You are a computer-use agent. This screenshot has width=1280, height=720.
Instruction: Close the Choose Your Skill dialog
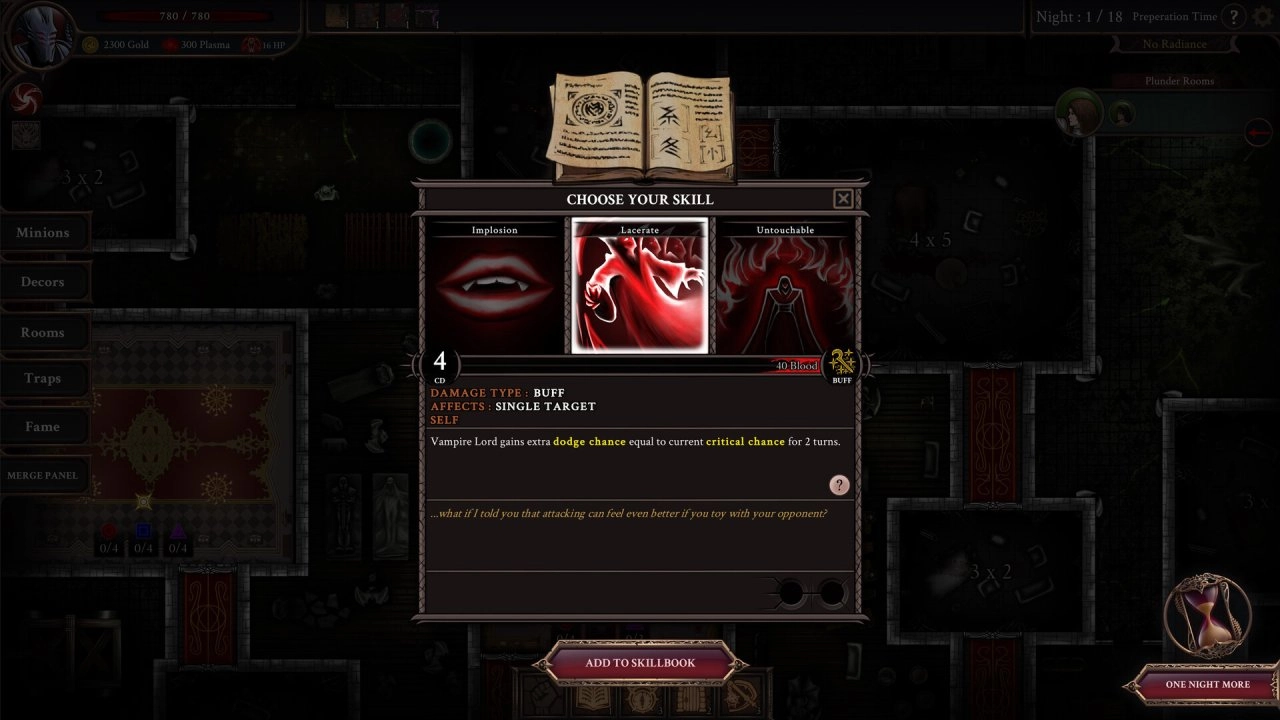[843, 199]
